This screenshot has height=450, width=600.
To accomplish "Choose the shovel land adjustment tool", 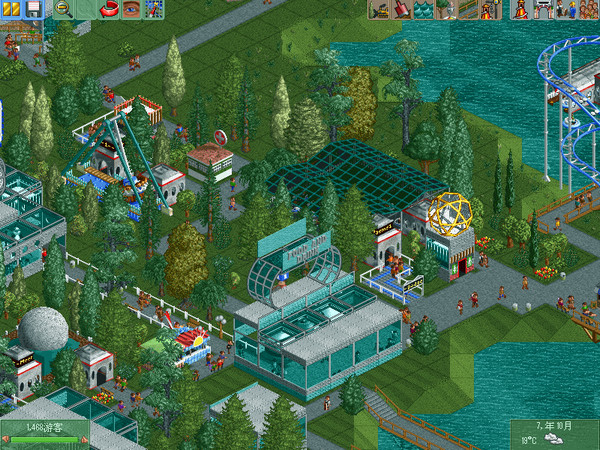I will point(401,9).
